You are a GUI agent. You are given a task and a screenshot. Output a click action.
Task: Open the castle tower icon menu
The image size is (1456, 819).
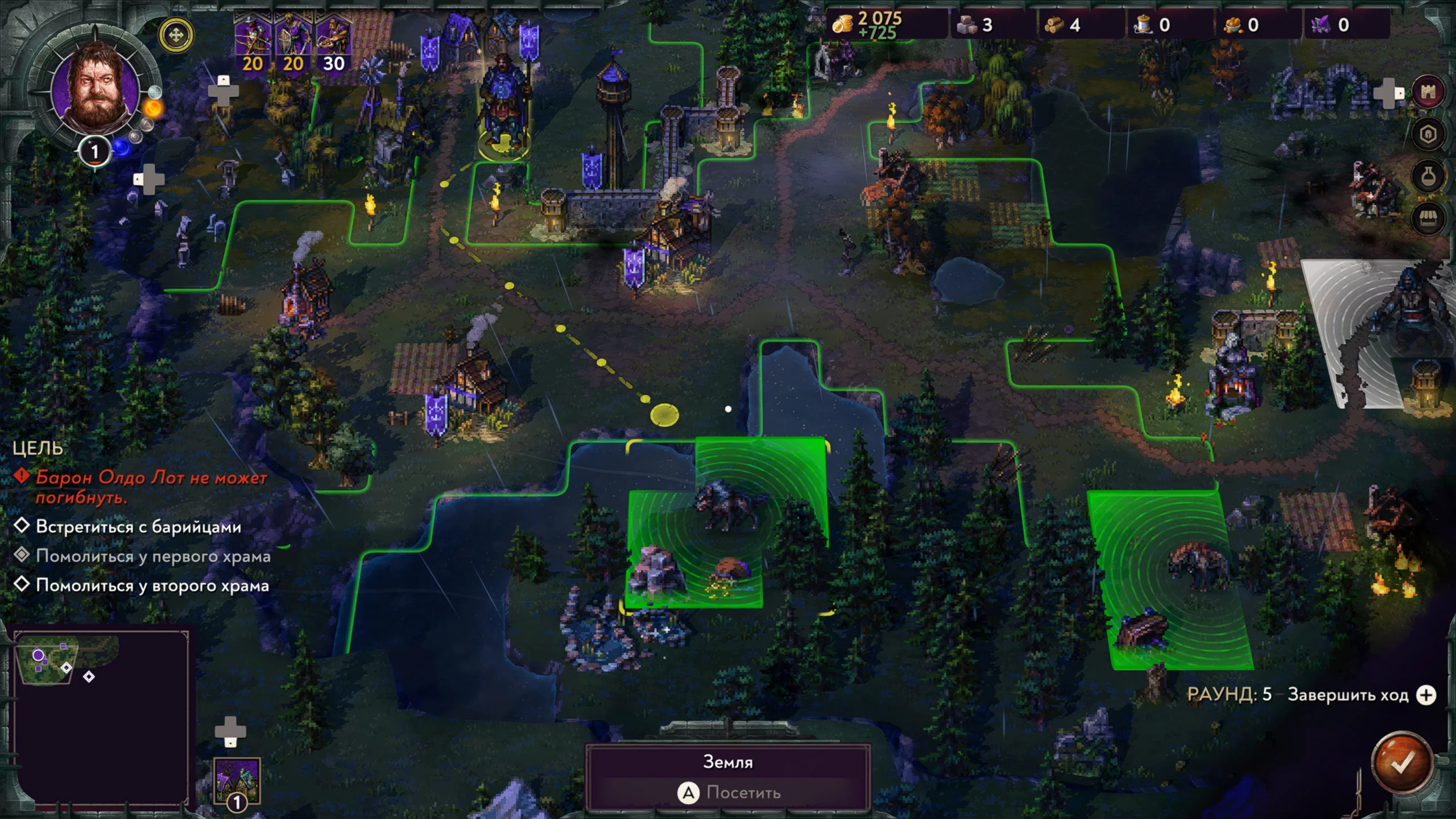pos(1428,92)
